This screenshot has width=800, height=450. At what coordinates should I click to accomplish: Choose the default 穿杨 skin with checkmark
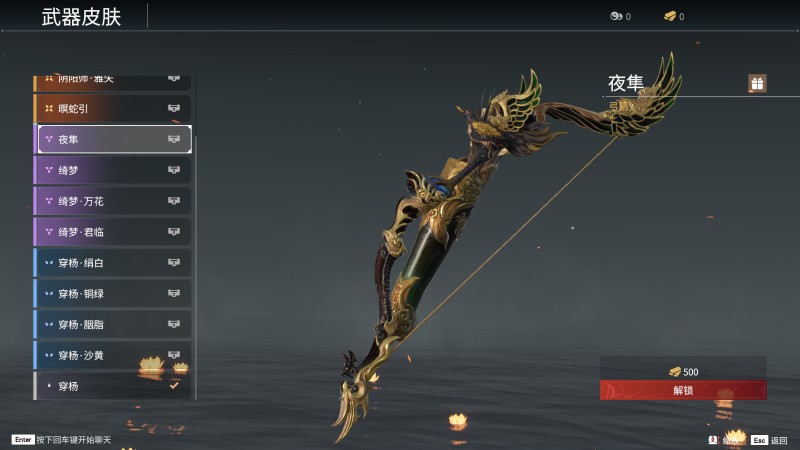[x=113, y=385]
